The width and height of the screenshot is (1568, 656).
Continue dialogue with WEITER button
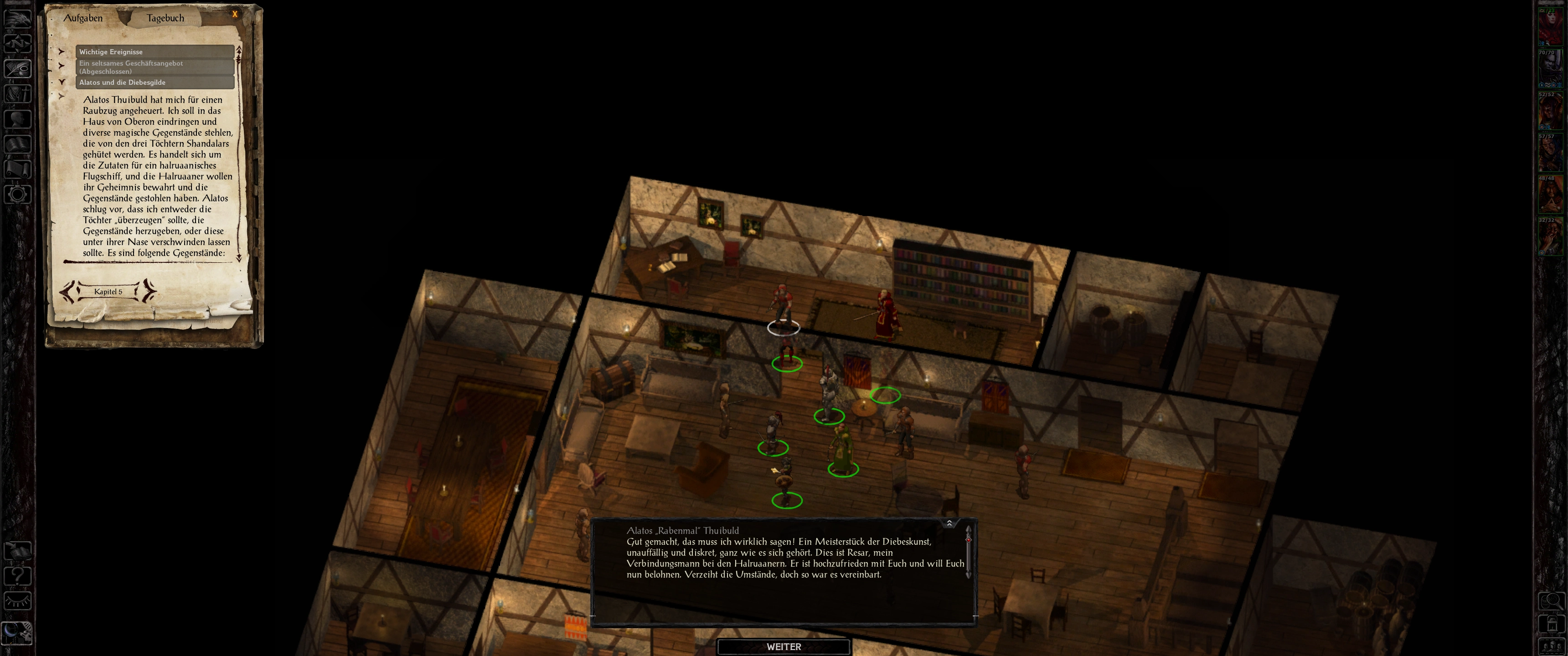[784, 647]
